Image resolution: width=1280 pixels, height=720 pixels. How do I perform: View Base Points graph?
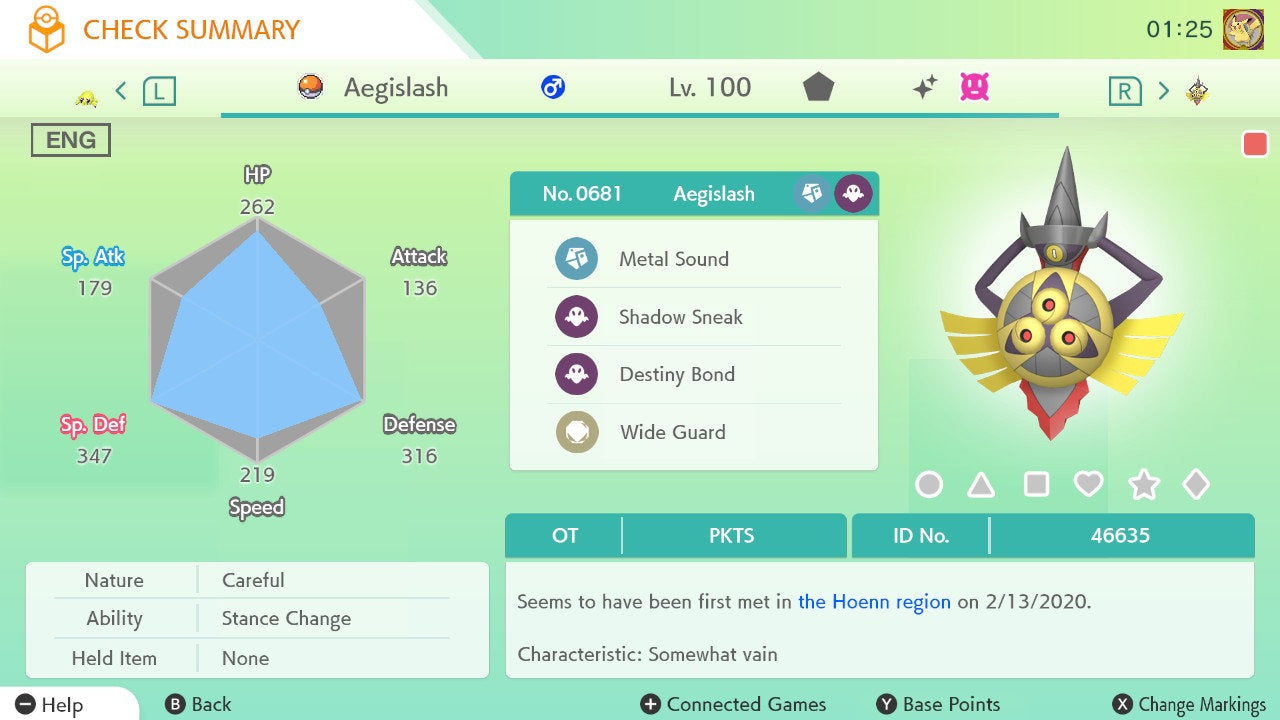pos(937,705)
